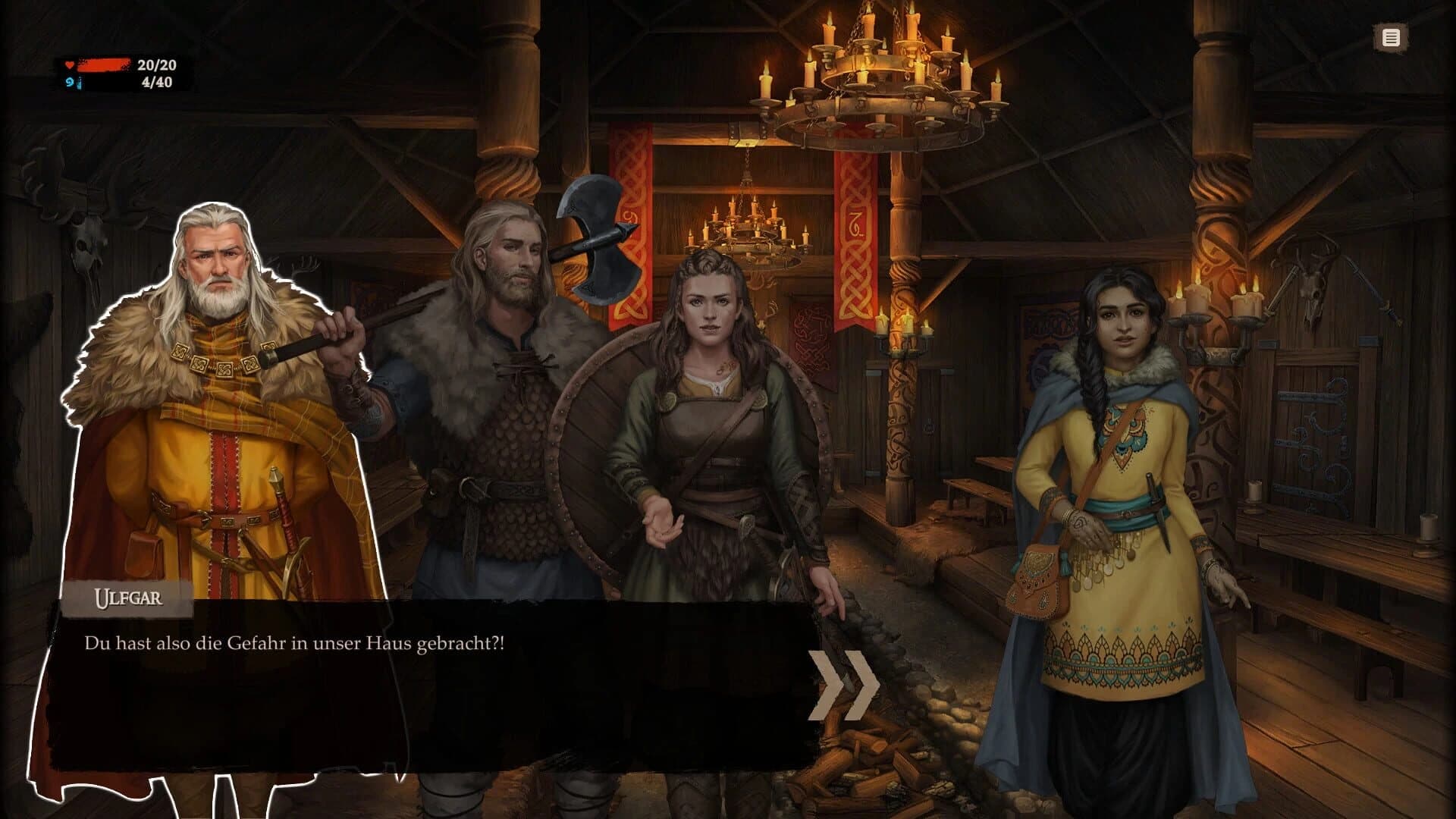The image size is (1456, 819).
Task: Click the heart icon on the health bar
Action: coord(69,64)
